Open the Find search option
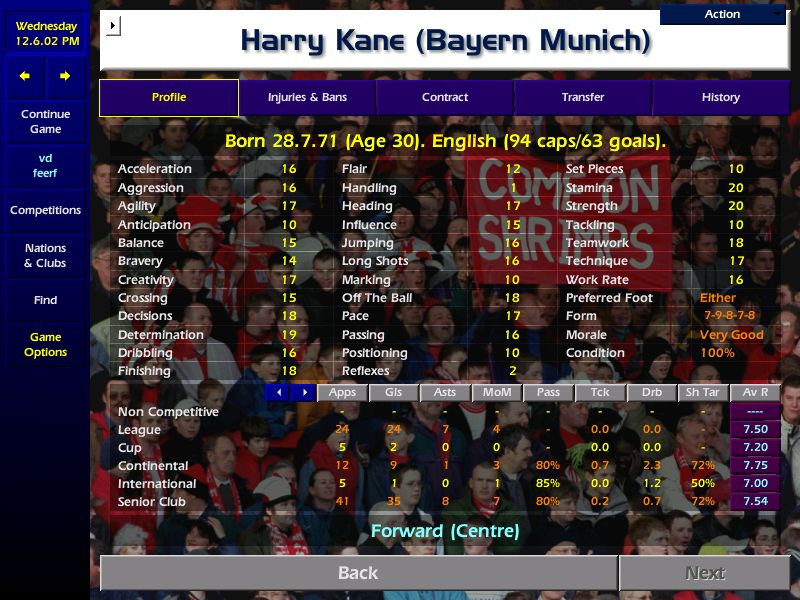This screenshot has height=600, width=800. [x=45, y=300]
